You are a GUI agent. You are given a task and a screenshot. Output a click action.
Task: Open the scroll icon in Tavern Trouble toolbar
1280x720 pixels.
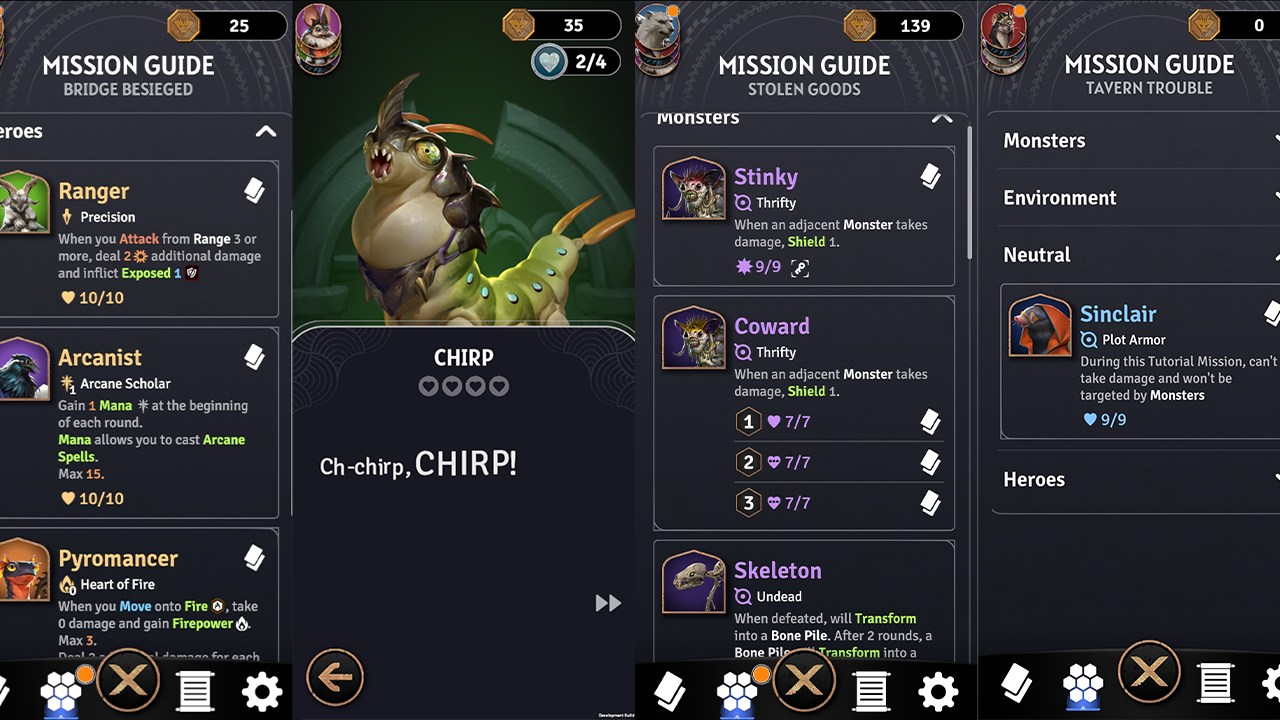coord(1214,685)
